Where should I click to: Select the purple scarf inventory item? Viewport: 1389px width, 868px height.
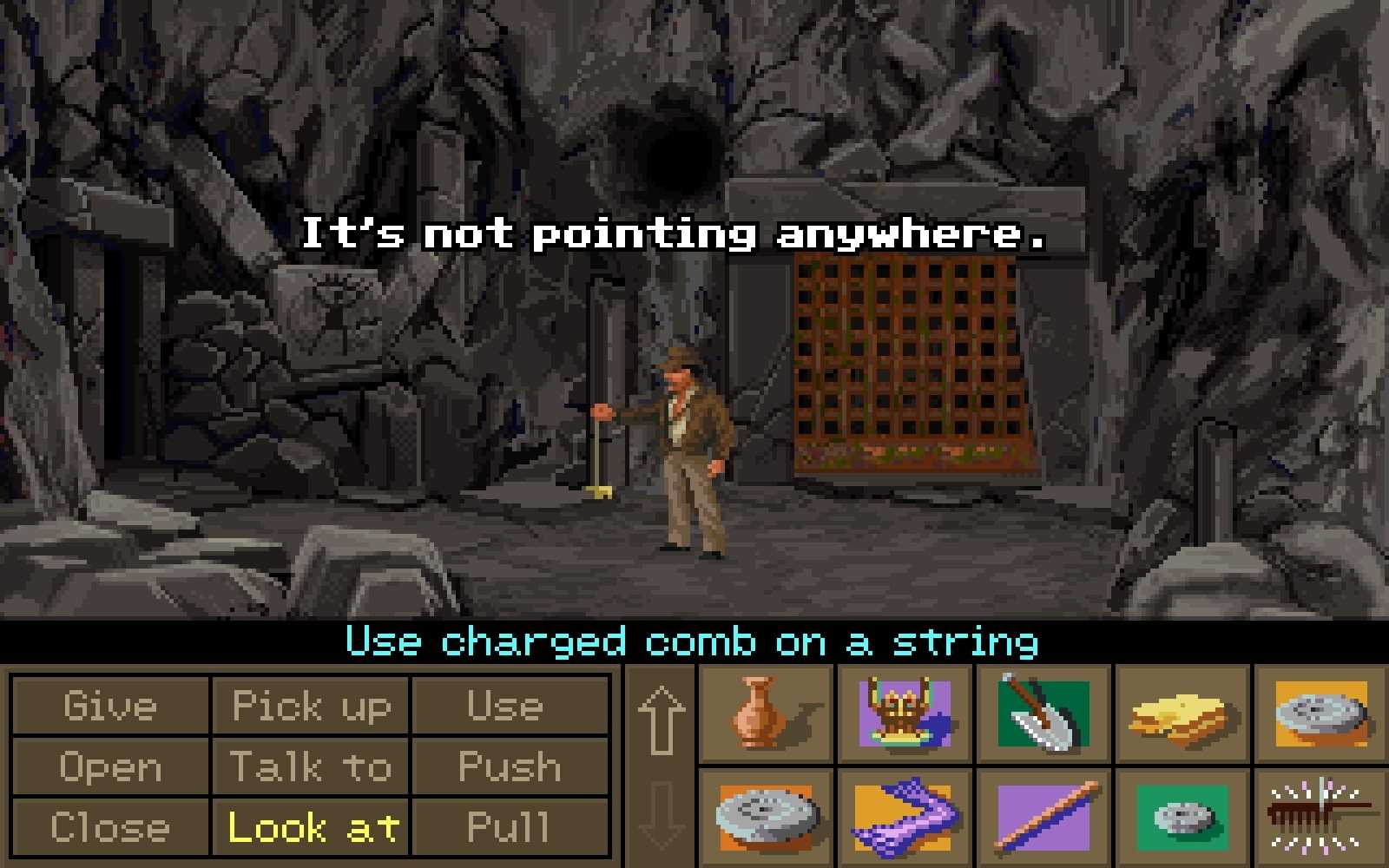(905, 816)
